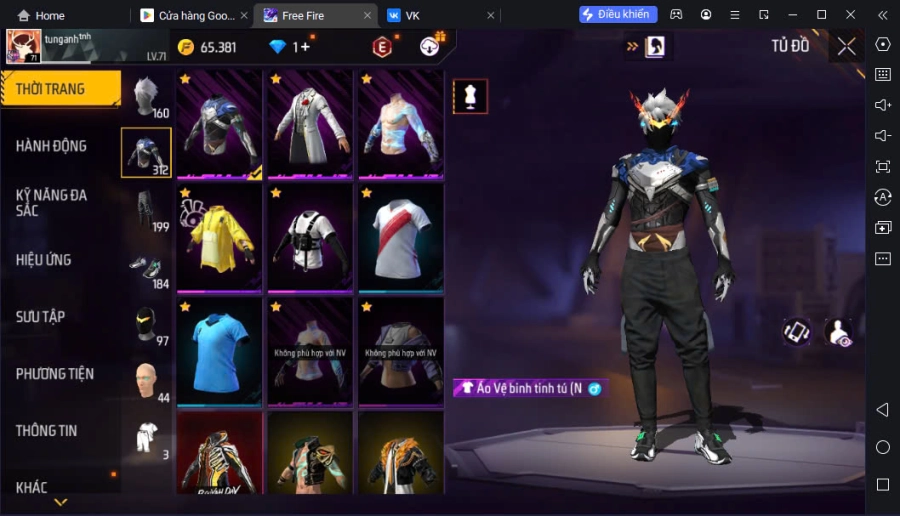Viewport: 900px width, 516px height.
Task: Open the HIỆU ỨNG category
Action: (44, 260)
